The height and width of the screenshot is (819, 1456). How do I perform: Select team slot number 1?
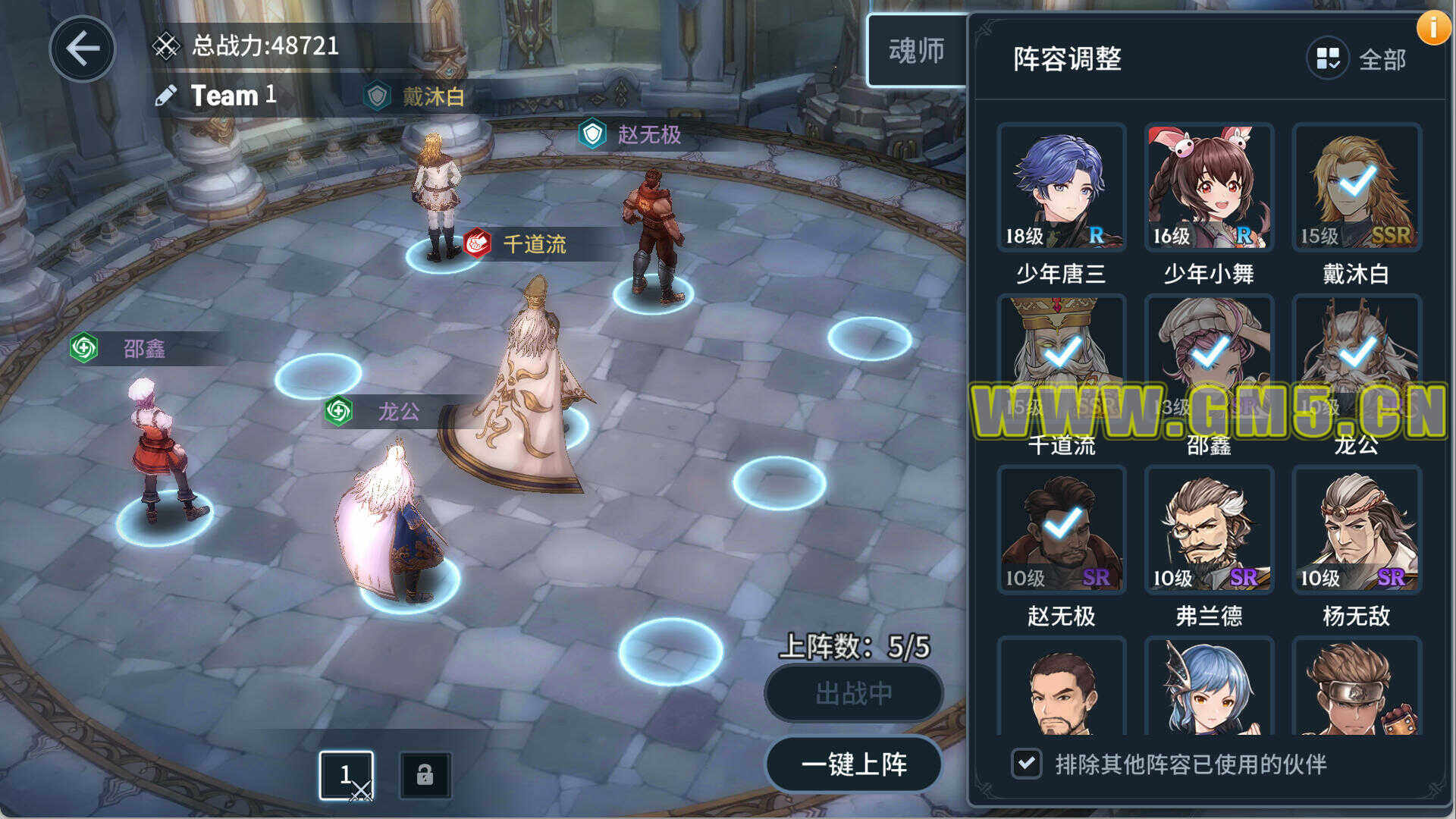pos(346,775)
